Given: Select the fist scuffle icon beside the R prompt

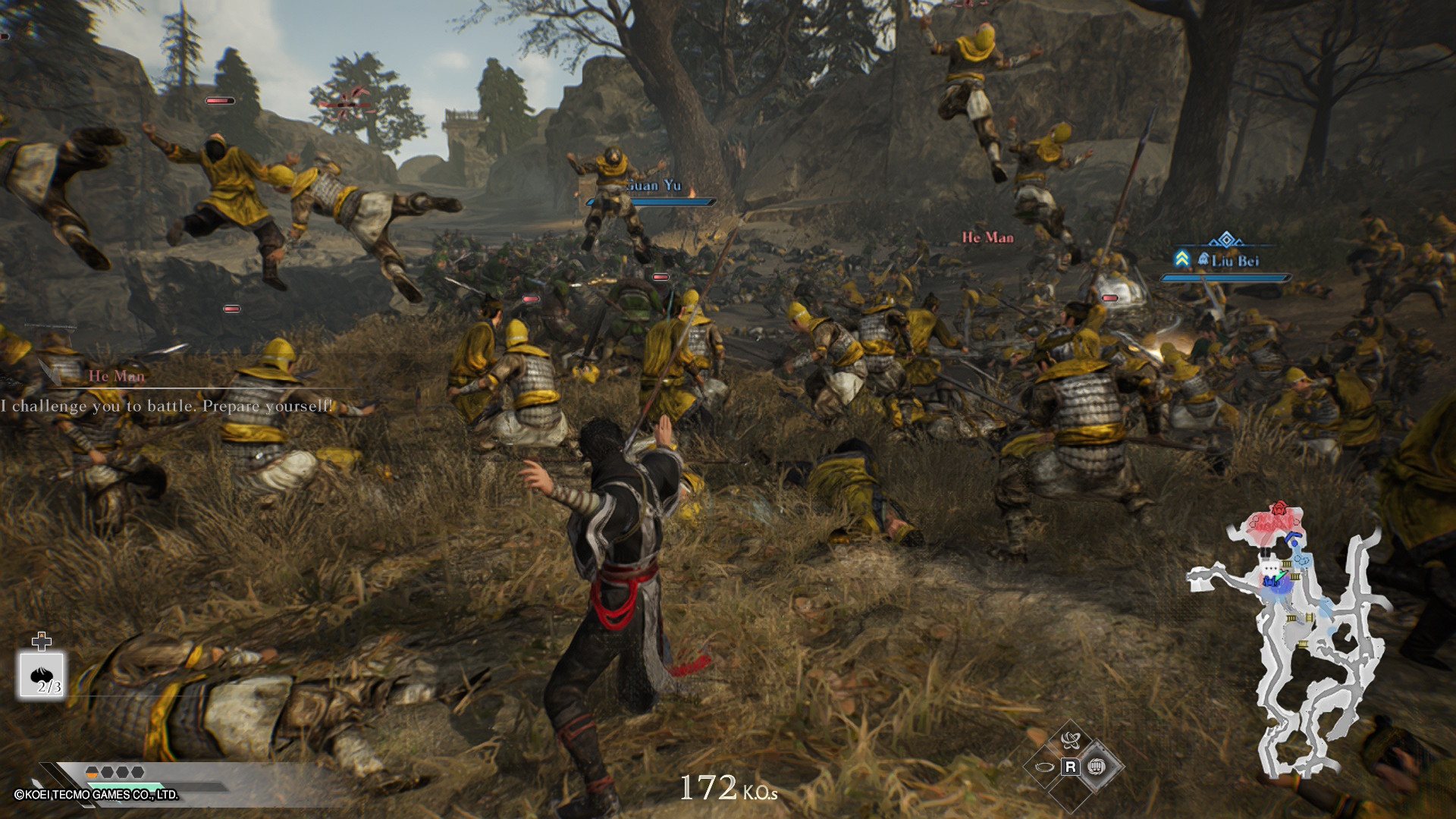Looking at the screenshot, I should tap(1097, 767).
